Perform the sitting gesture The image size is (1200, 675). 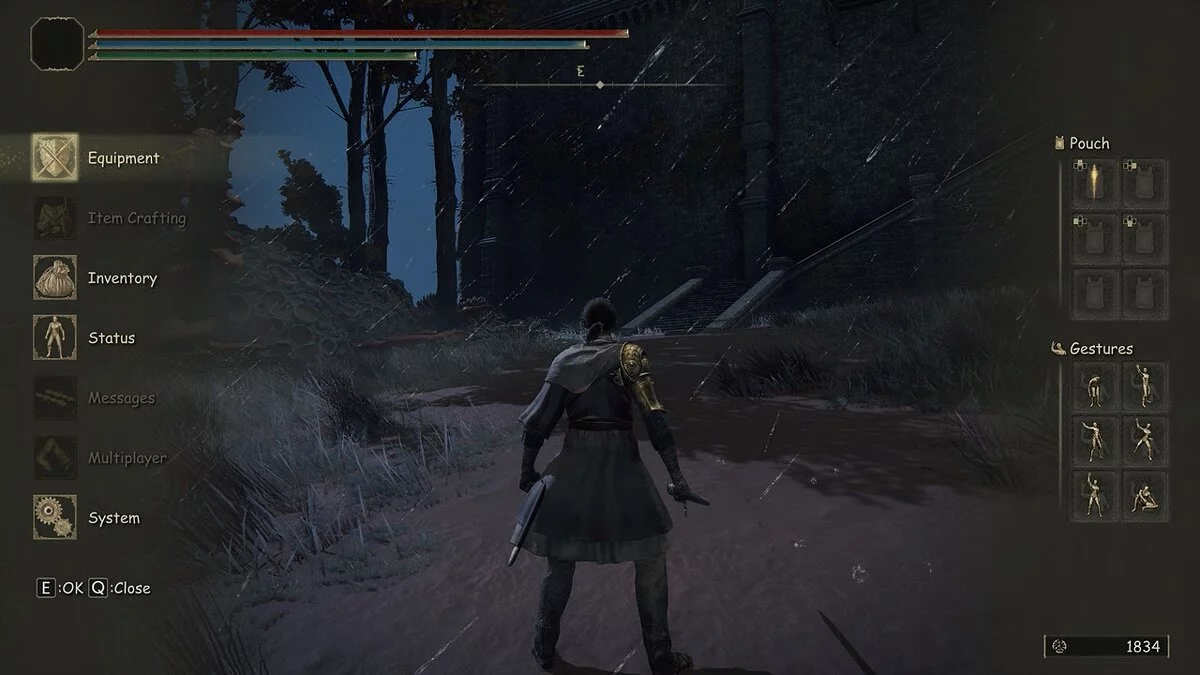coord(1144,495)
